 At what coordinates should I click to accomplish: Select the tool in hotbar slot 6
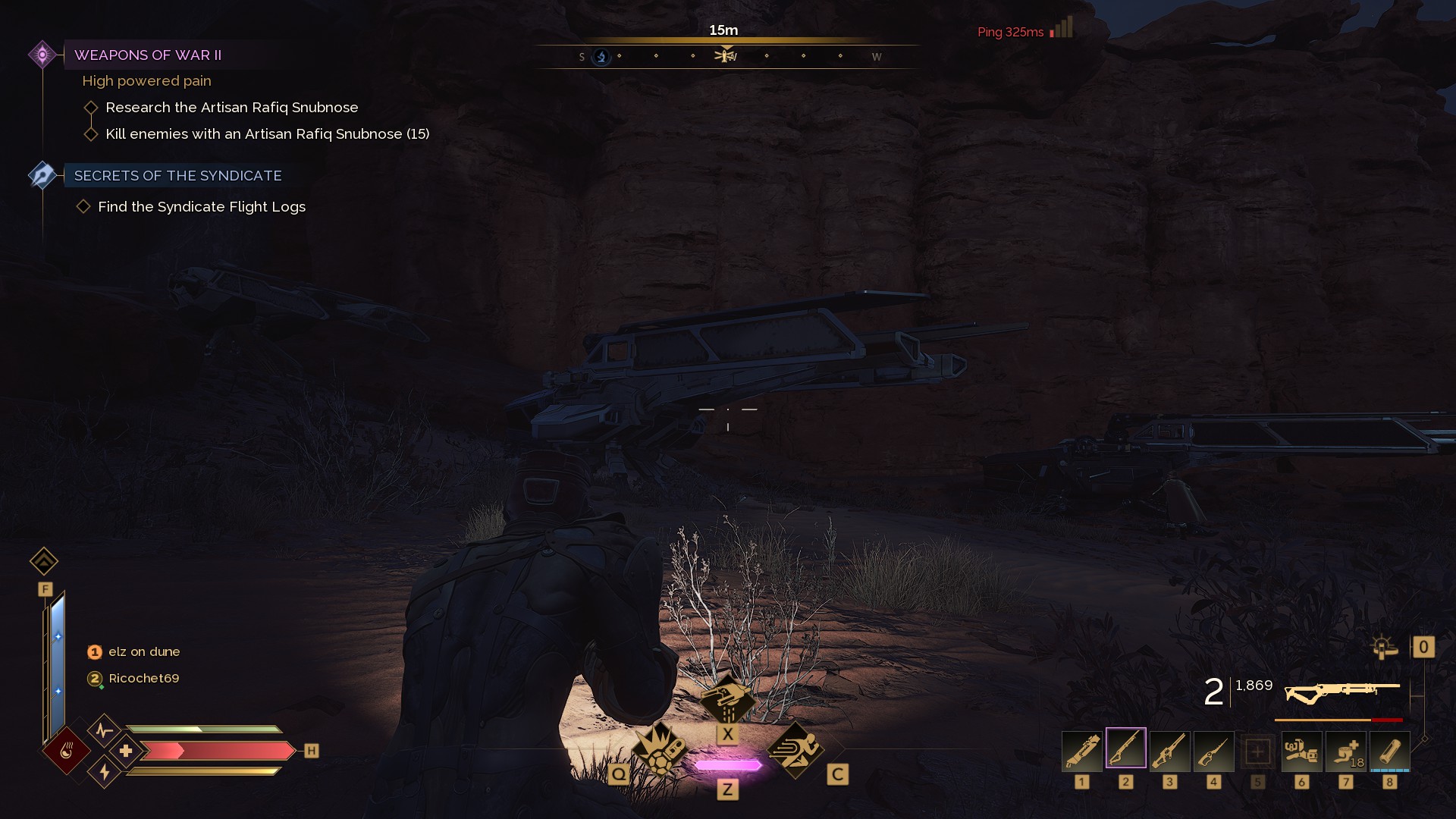(x=1301, y=751)
